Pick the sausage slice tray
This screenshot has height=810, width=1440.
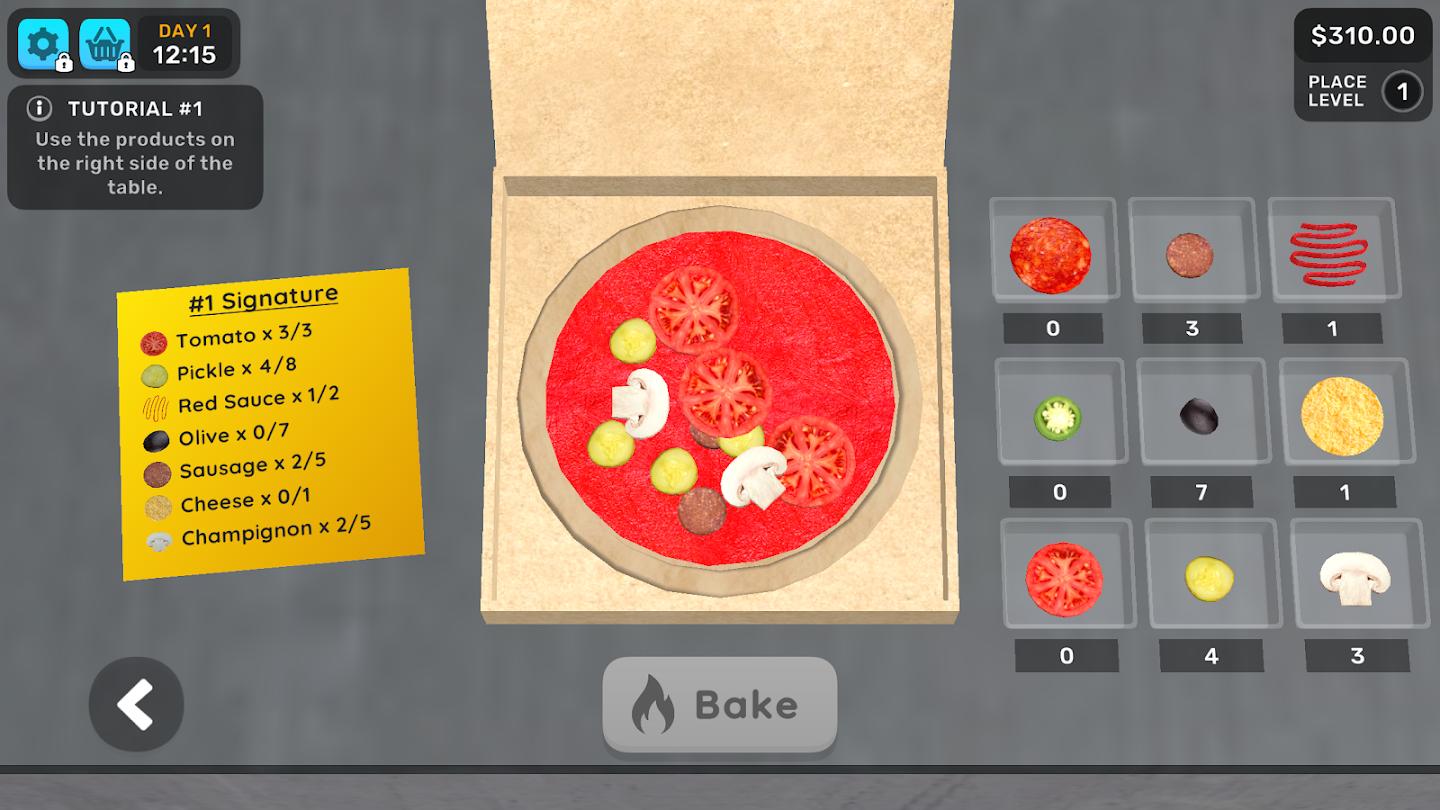point(1190,254)
